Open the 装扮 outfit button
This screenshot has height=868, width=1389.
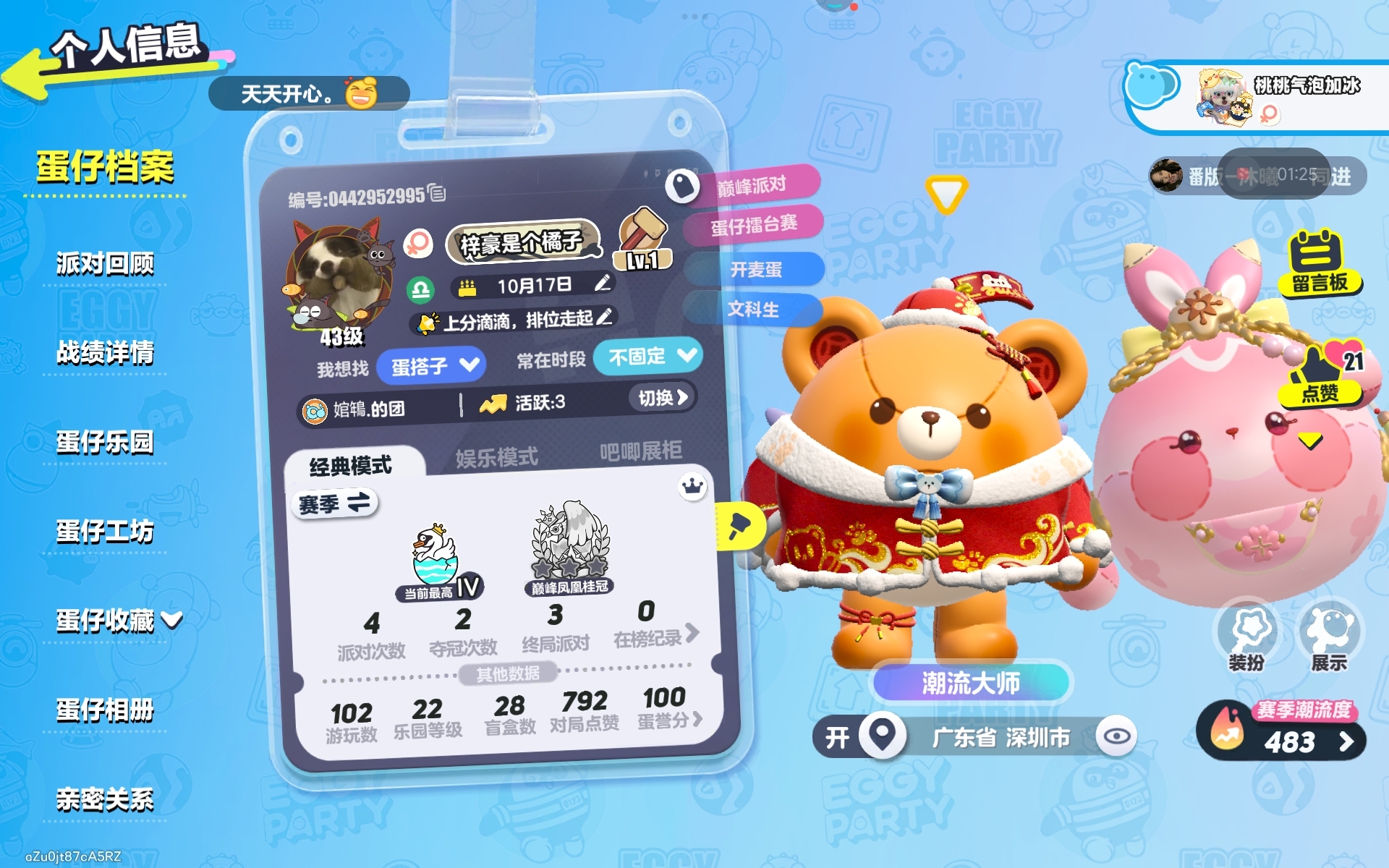coord(1247,638)
